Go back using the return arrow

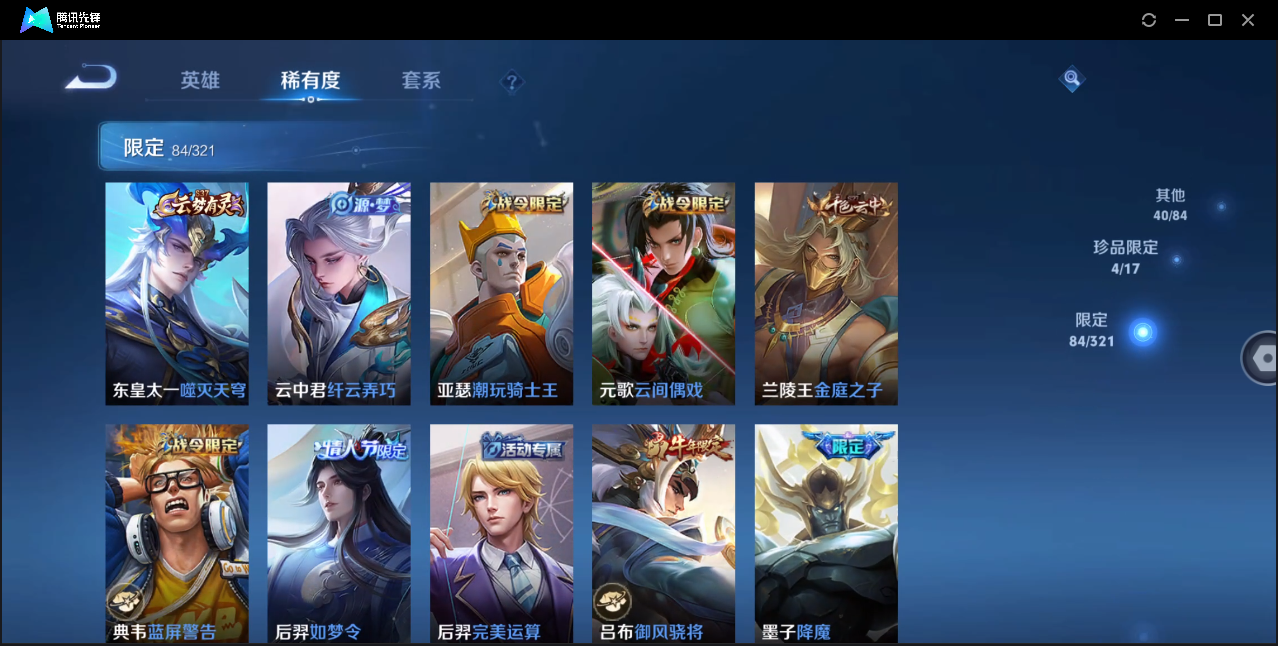pyautogui.click(x=91, y=77)
